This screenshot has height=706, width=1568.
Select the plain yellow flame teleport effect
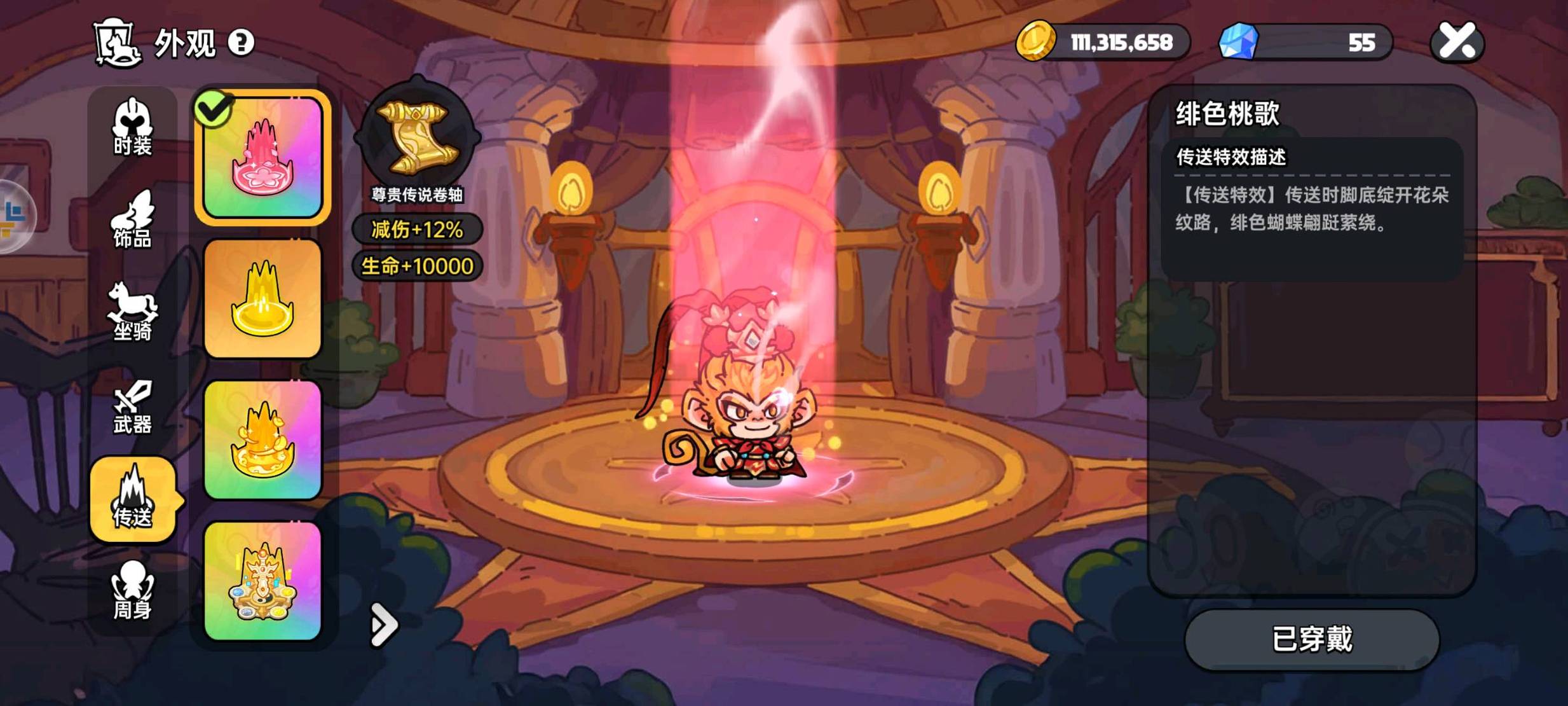(262, 299)
